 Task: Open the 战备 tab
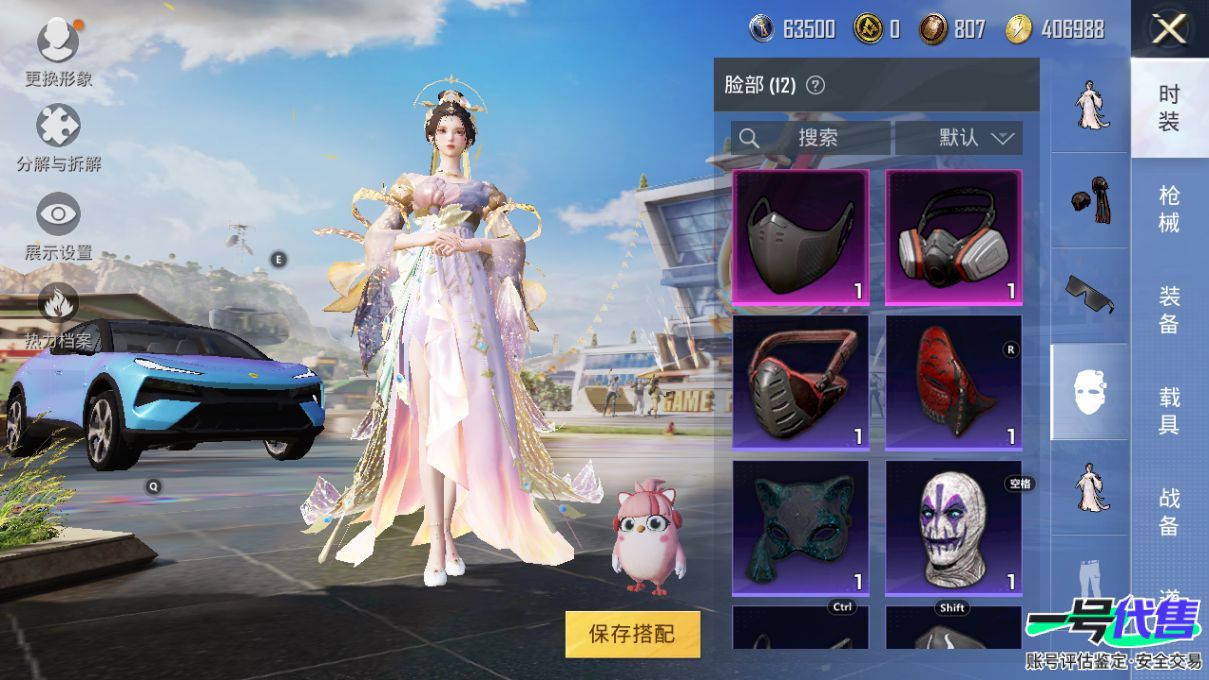(x=1169, y=511)
